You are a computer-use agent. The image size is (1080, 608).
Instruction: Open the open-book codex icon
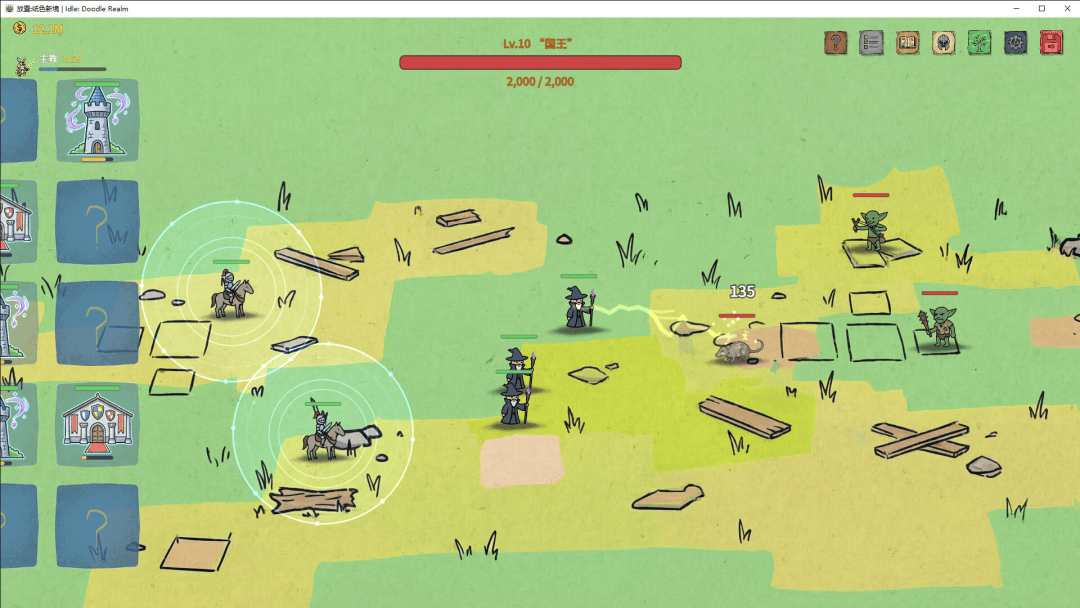point(907,43)
